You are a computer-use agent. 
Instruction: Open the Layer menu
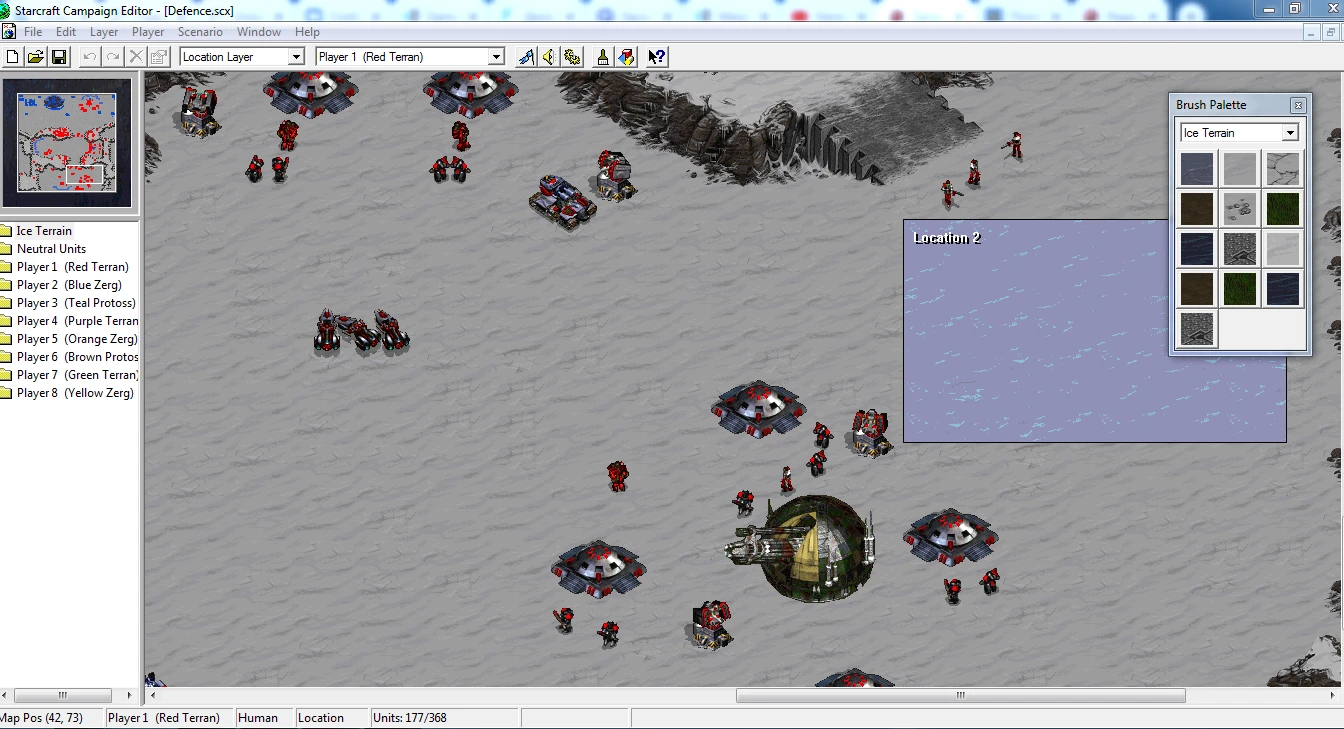click(104, 31)
